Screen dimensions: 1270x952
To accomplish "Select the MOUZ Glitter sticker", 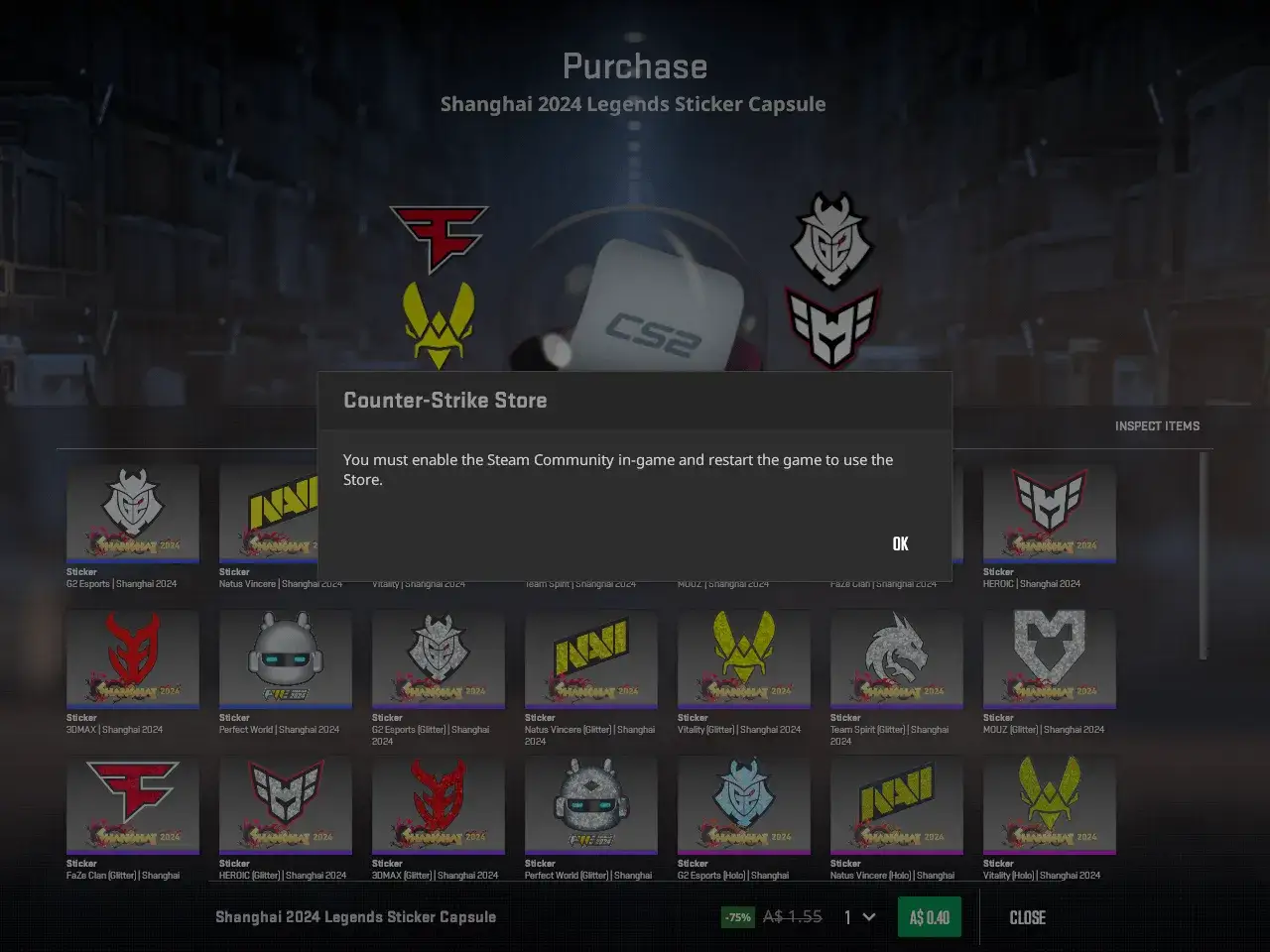I will pyautogui.click(x=1050, y=658).
